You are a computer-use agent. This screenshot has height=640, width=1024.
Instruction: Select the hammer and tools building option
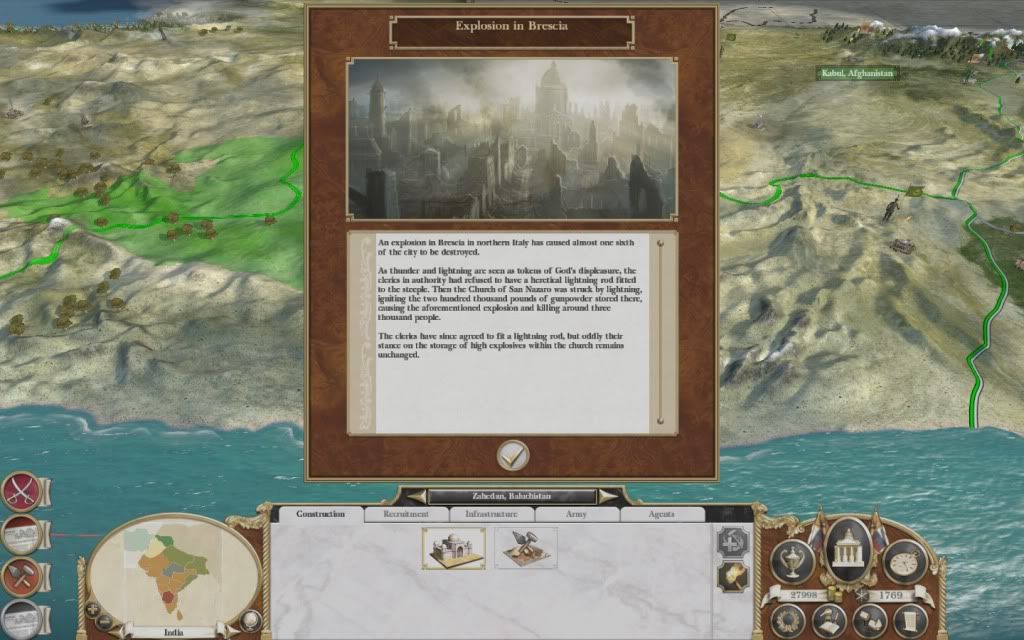[x=525, y=548]
